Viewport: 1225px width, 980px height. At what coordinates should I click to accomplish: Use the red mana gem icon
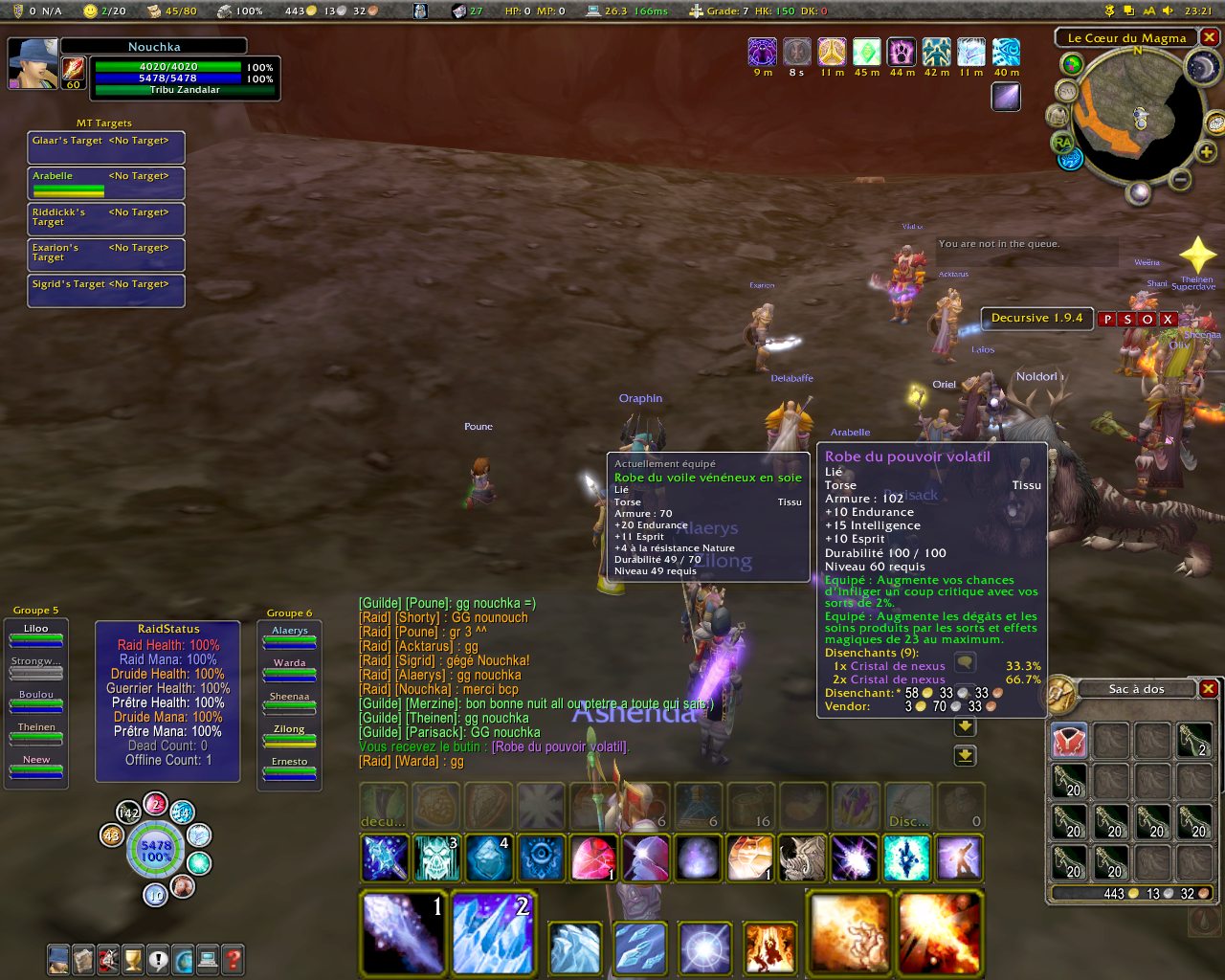[x=592, y=858]
